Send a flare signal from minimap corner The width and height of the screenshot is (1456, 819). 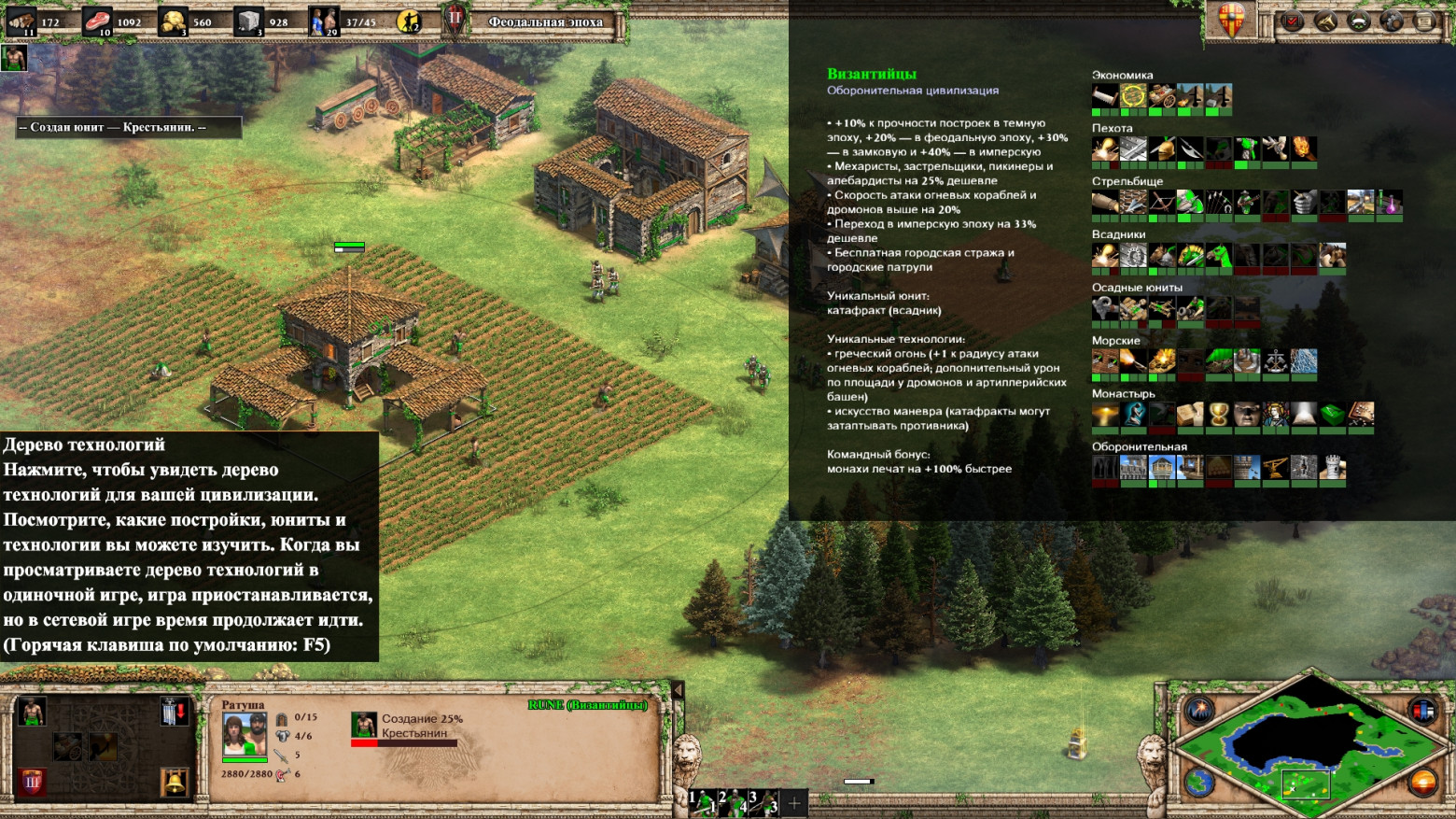[x=1199, y=712]
